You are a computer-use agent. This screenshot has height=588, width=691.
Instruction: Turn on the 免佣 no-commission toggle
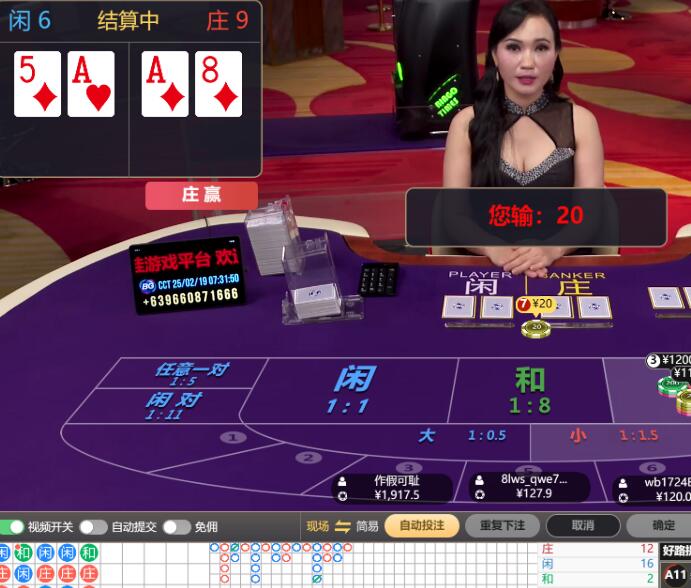coord(176,527)
